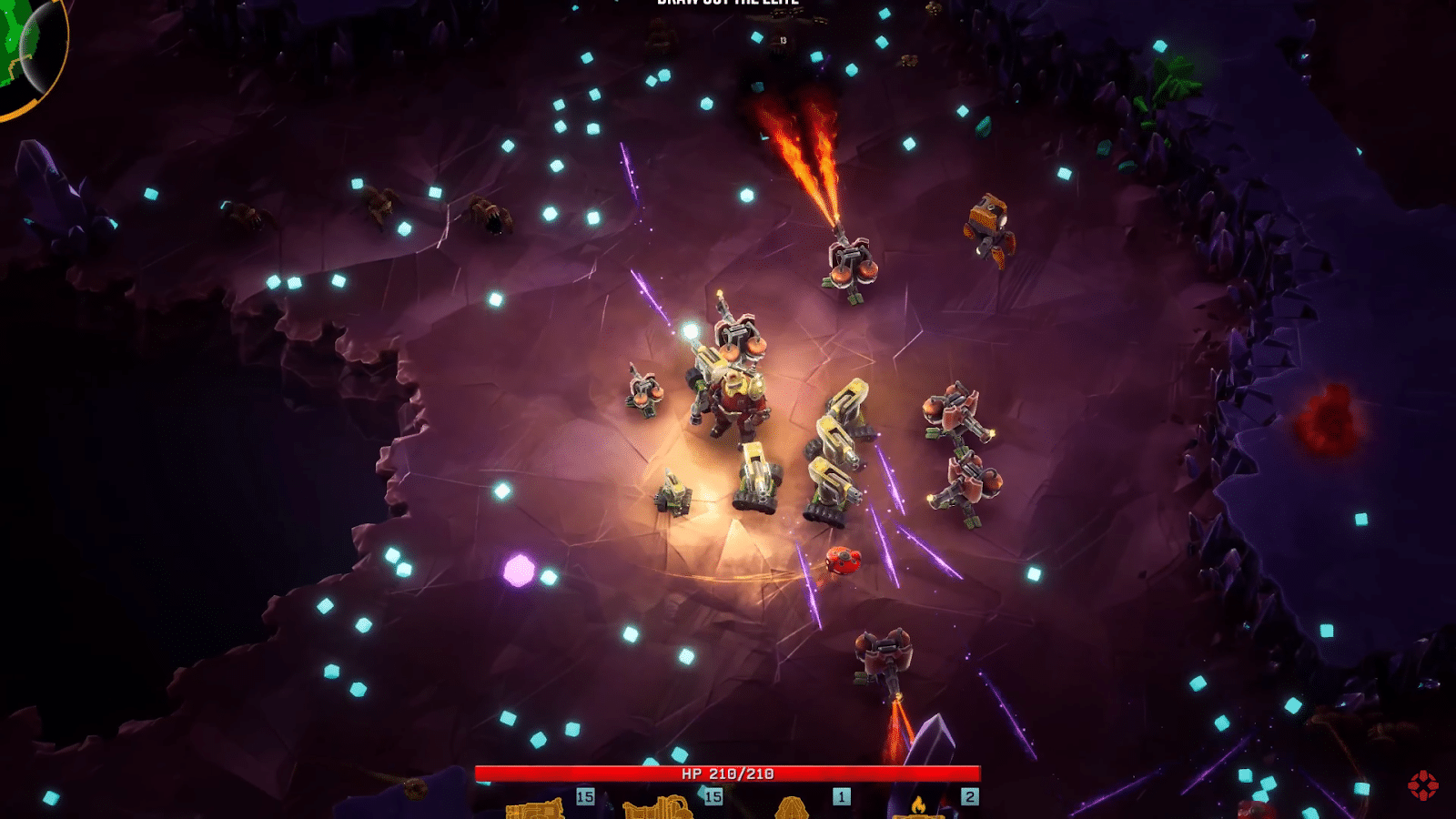Click the drill-shaped third weapon icon
The image size is (1456, 819).
click(790, 810)
